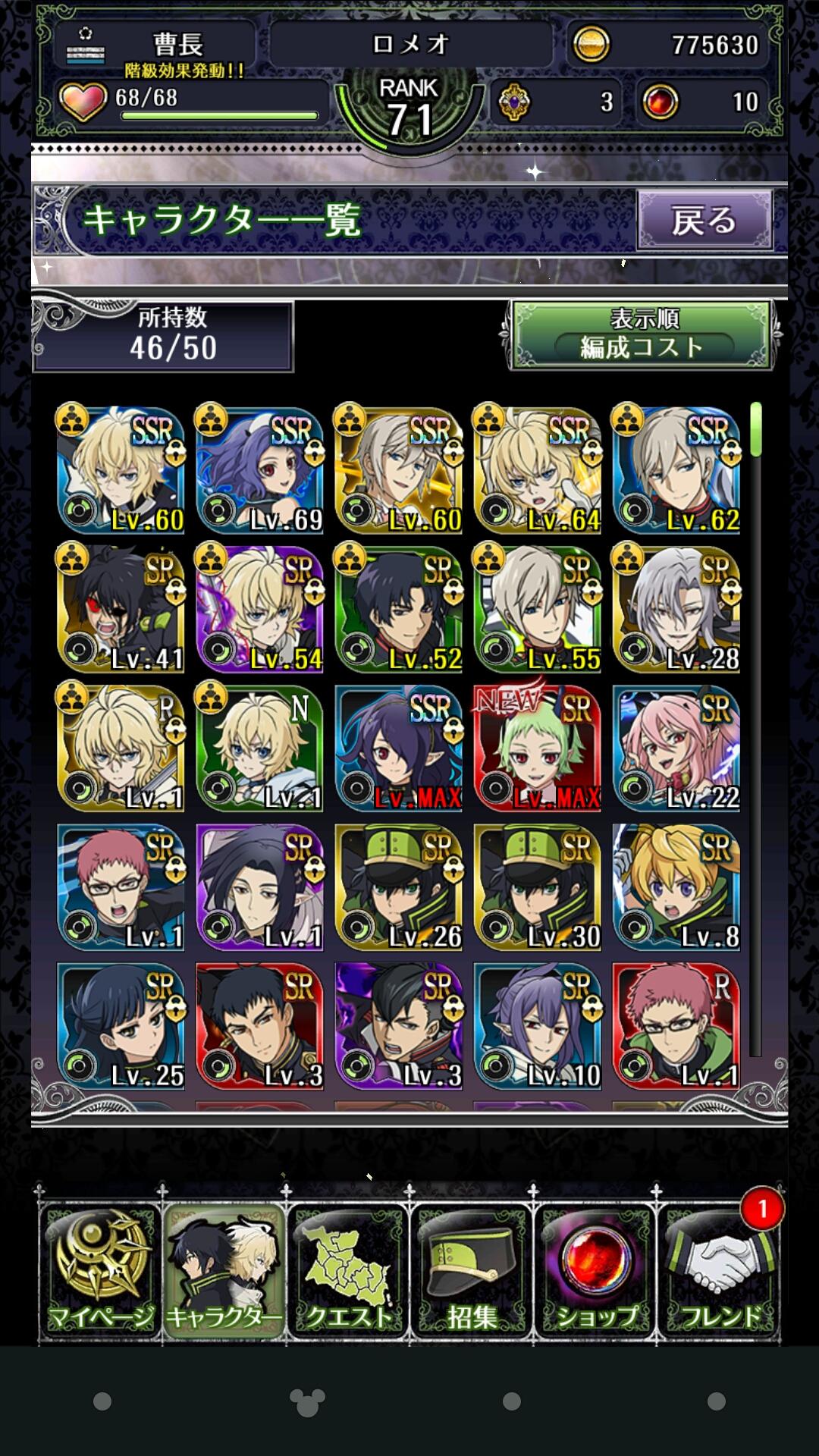The width and height of the screenshot is (819, 1456).
Task: Go back with the 戻る button
Action: 704,221
